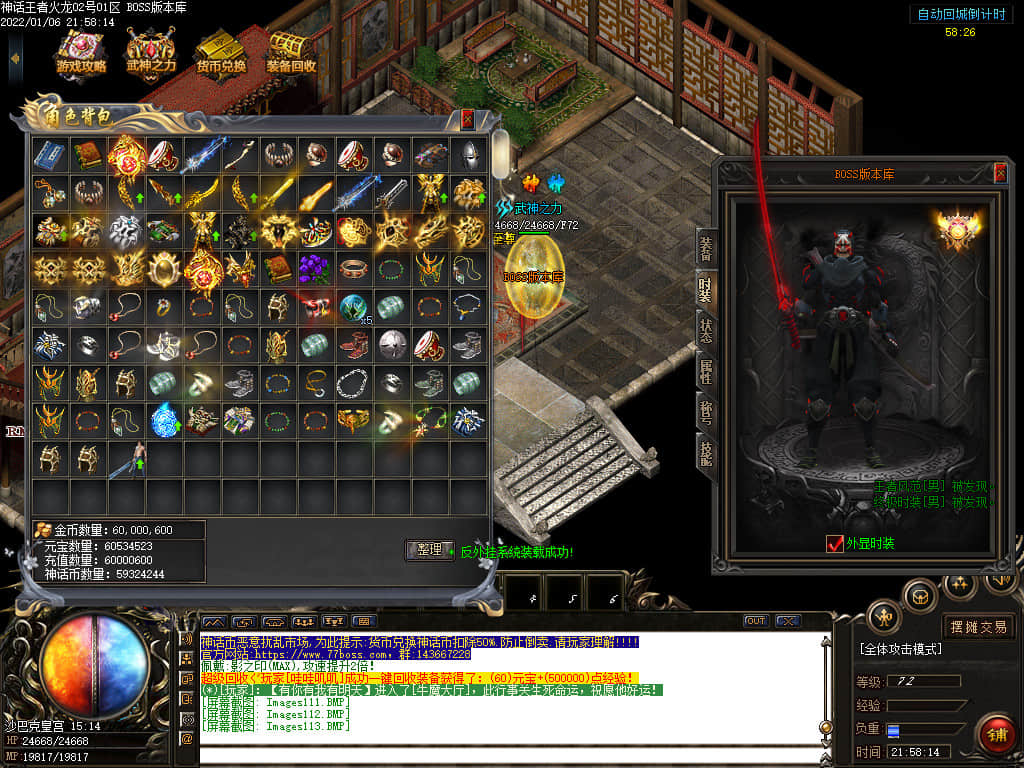This screenshot has height=768, width=1024.
Task: Close the BOSS版本库 character panel
Action: point(1000,173)
